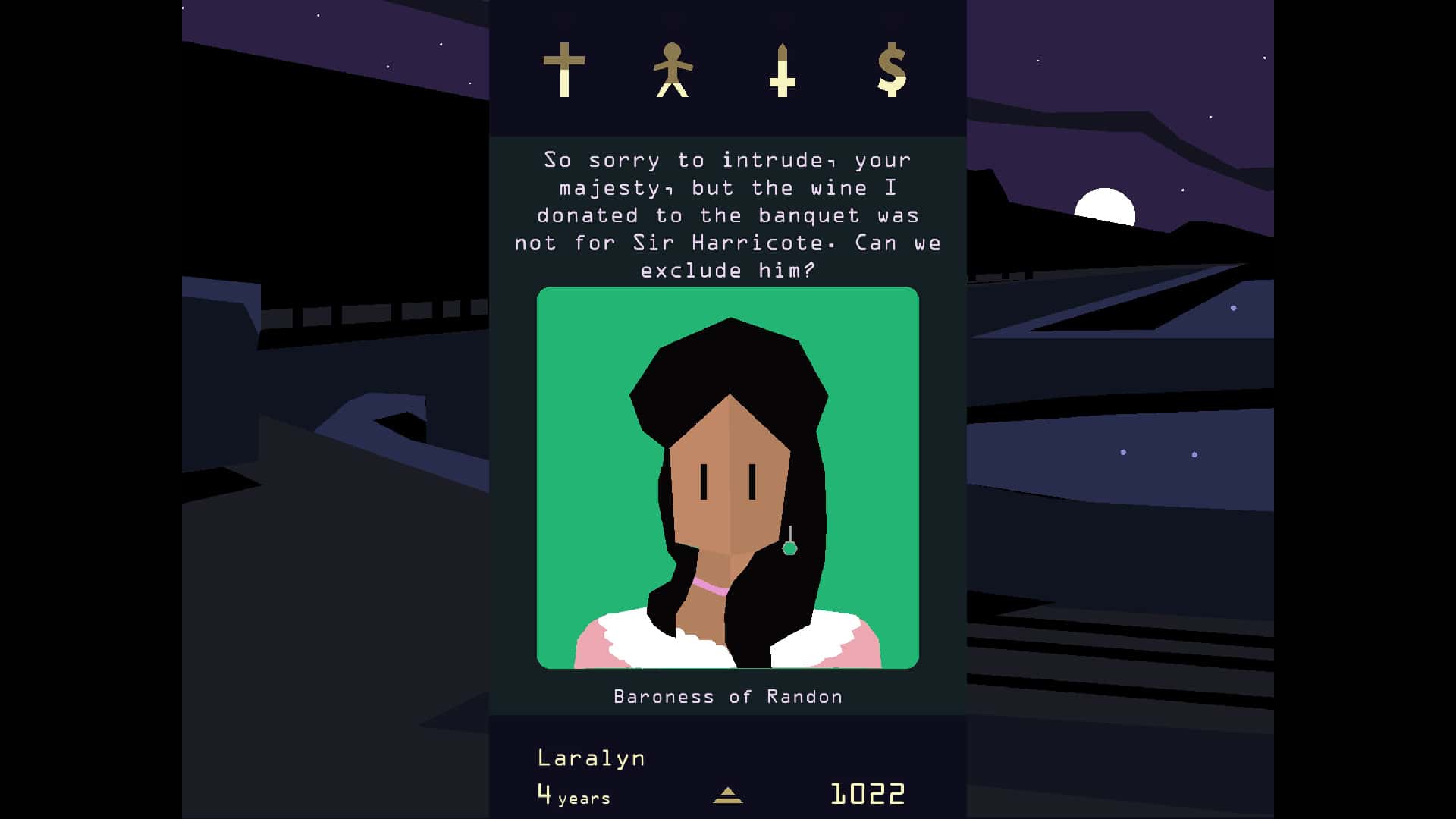The image size is (1456, 819).
Task: Click the indicator above the sword icon
Action: (781, 17)
